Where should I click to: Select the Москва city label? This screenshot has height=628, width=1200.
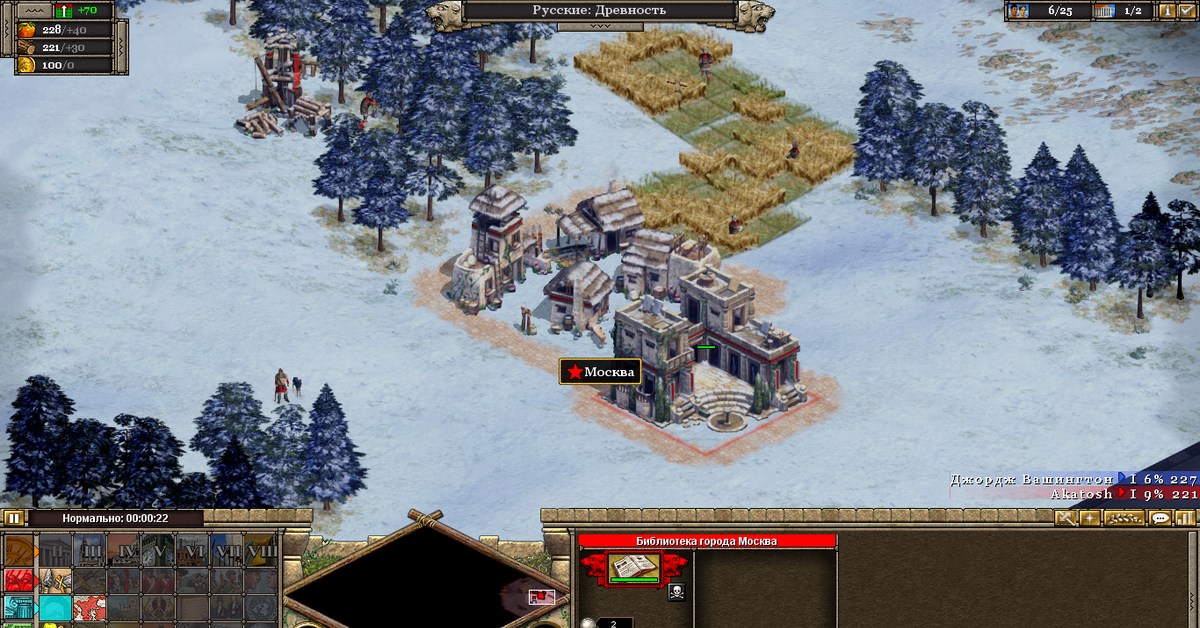coord(600,372)
